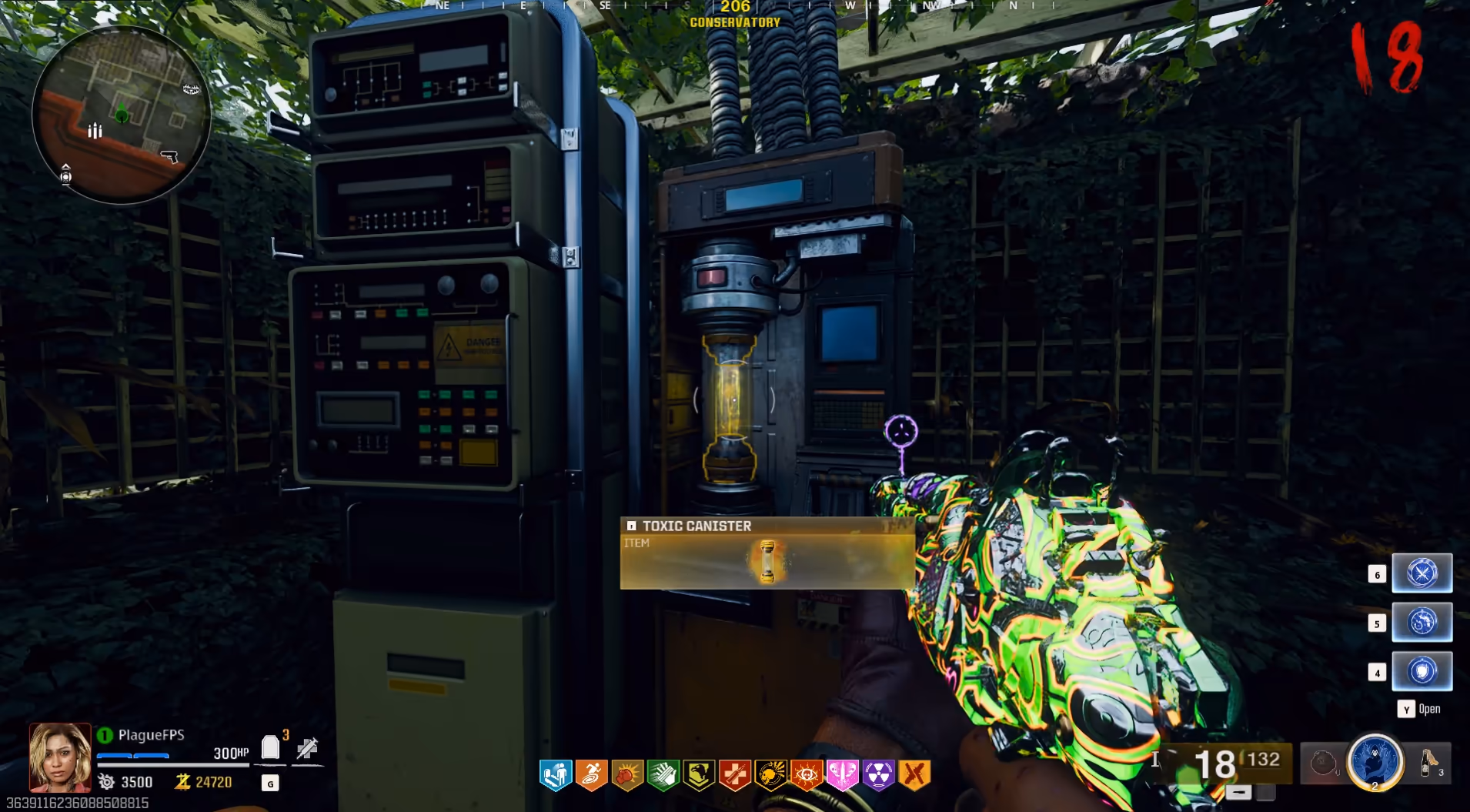Click the PlagueFPS character portrait
1470x812 pixels.
pos(60,757)
